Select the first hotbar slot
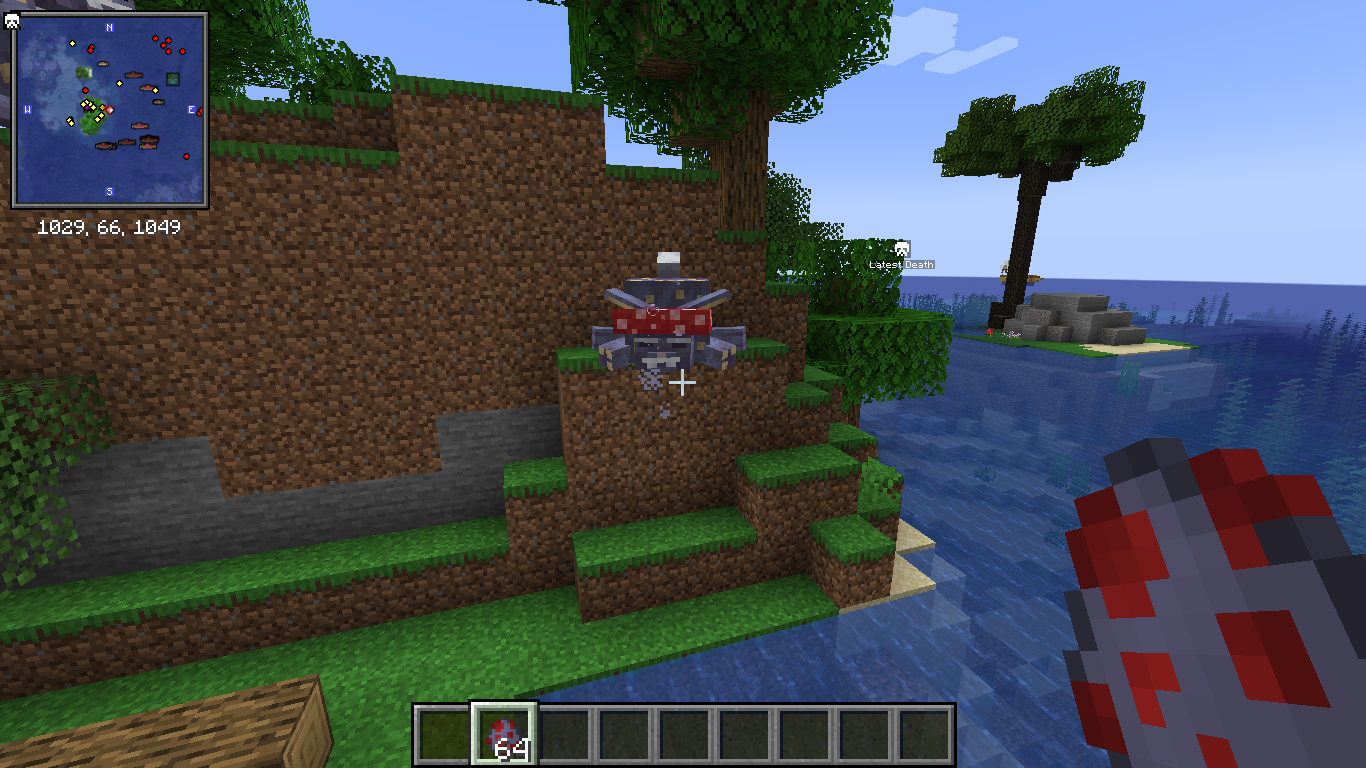This screenshot has height=768, width=1366. tap(443, 731)
